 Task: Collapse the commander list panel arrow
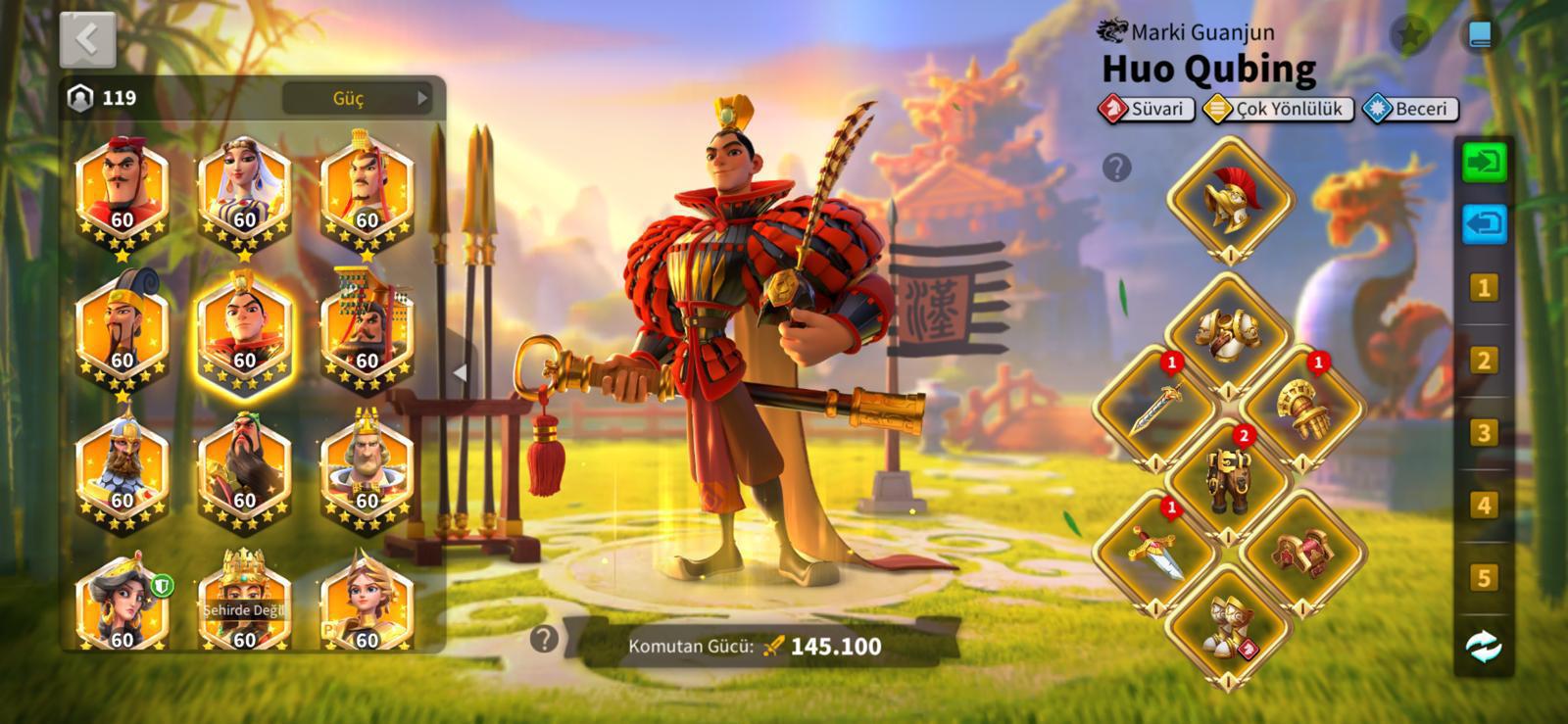point(459,372)
